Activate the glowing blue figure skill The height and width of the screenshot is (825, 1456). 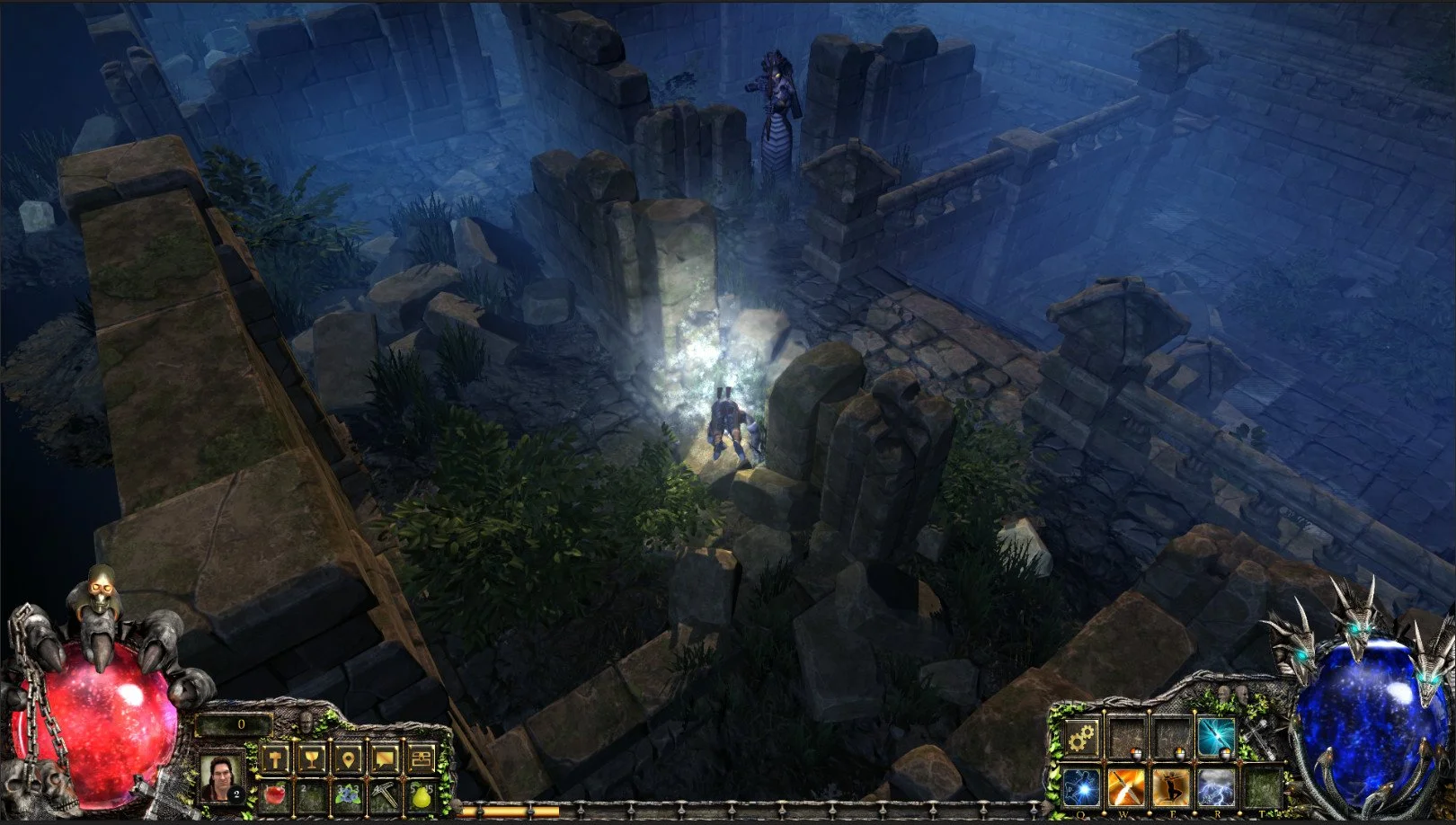point(1082,787)
